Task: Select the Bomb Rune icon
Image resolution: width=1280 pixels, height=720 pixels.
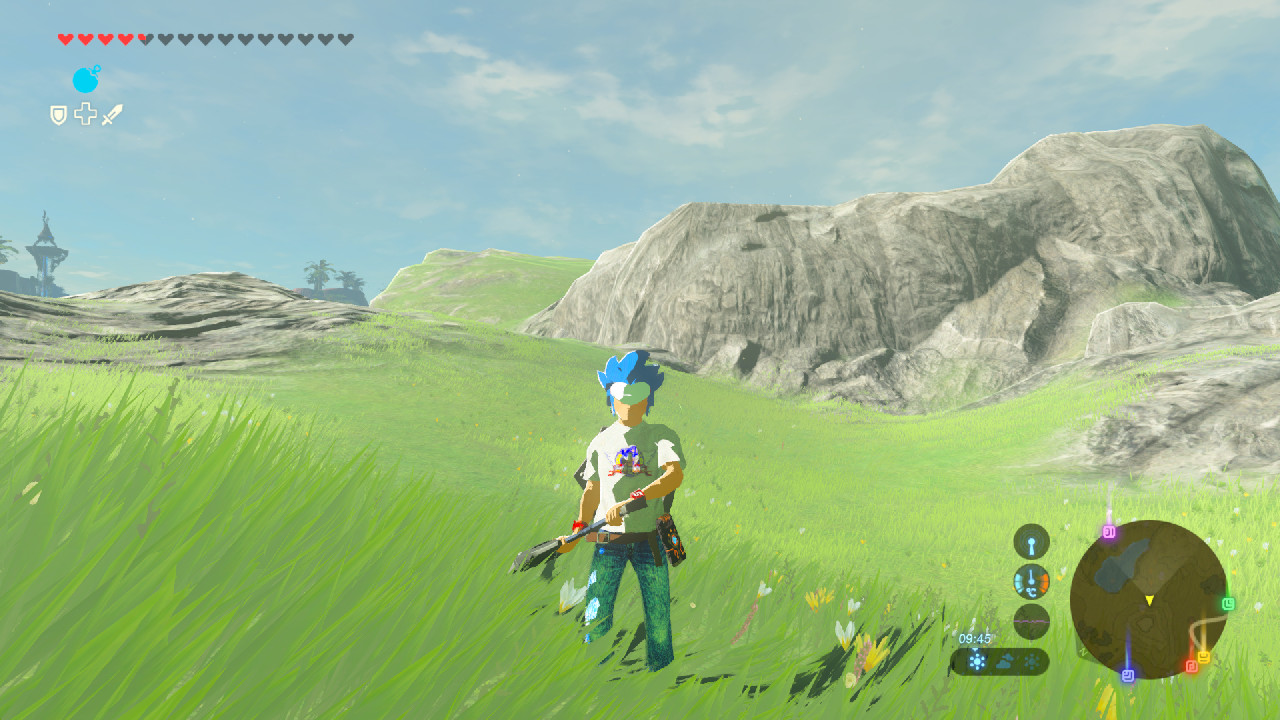Action: (x=86, y=80)
